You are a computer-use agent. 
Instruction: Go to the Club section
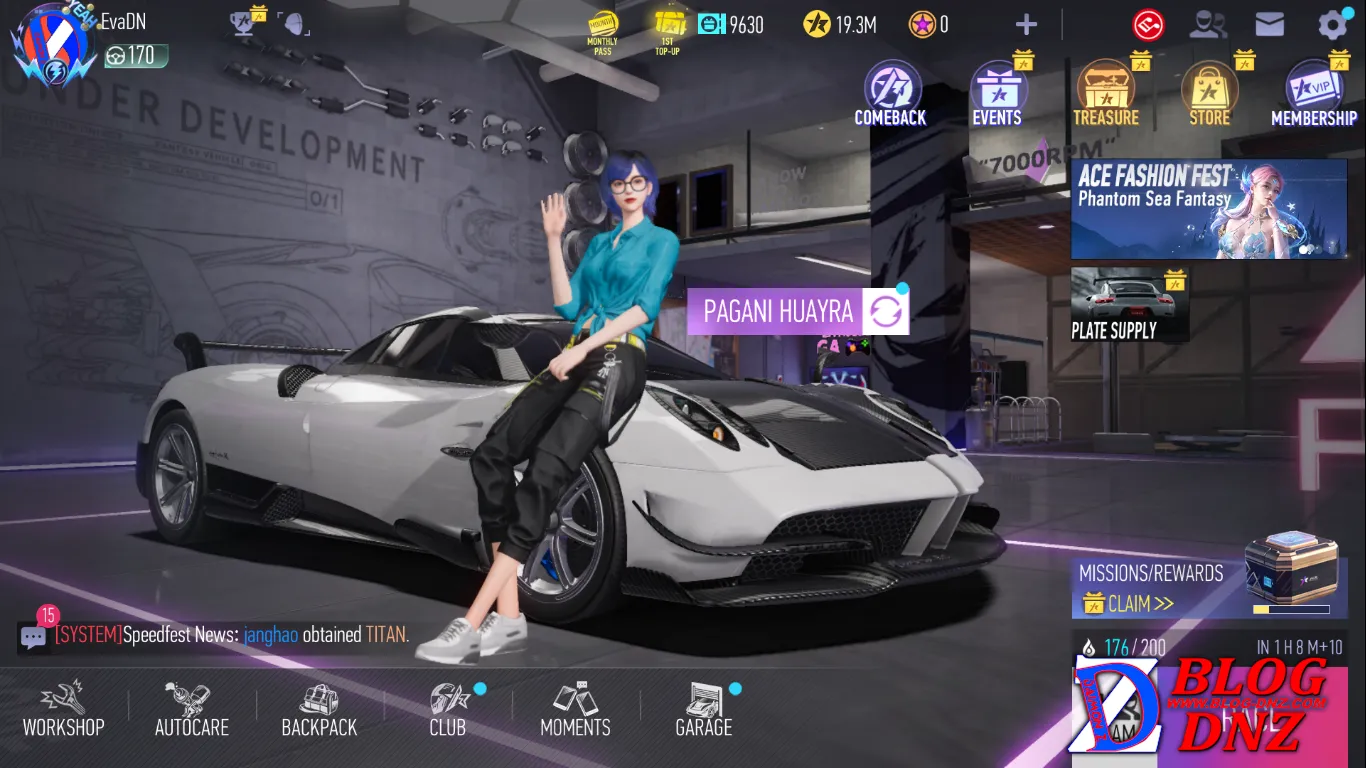point(448,709)
